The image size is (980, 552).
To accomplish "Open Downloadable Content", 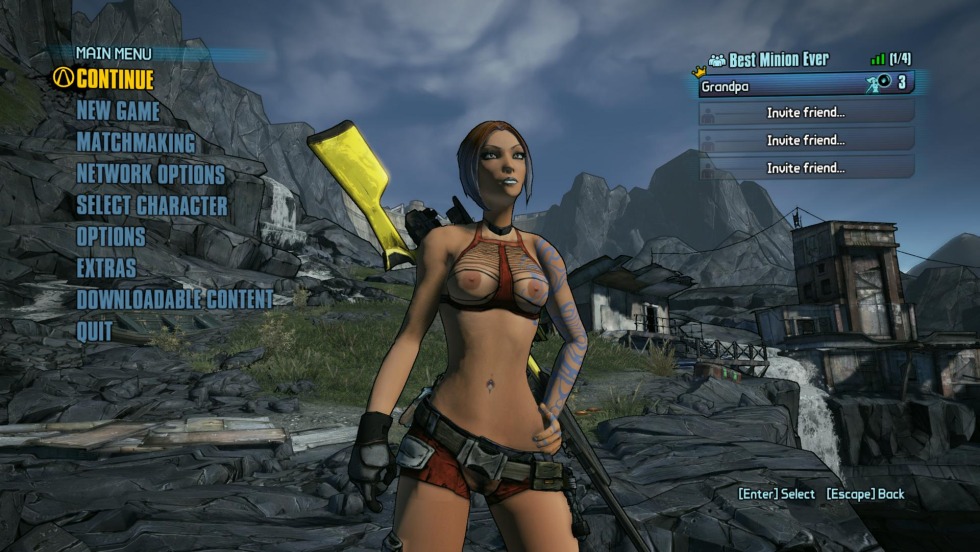I will point(174,299).
